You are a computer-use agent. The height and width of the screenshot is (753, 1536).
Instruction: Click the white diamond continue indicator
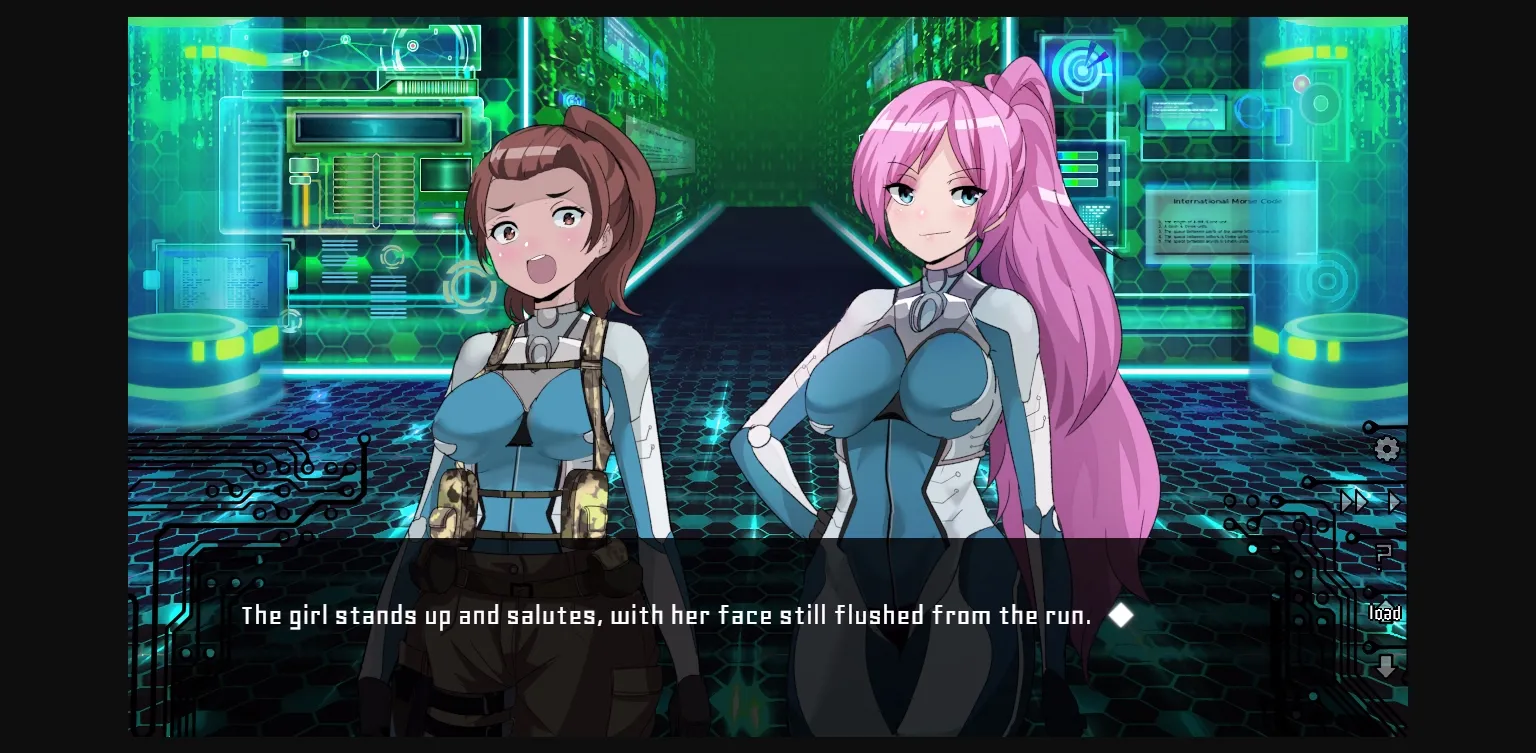tap(1120, 615)
